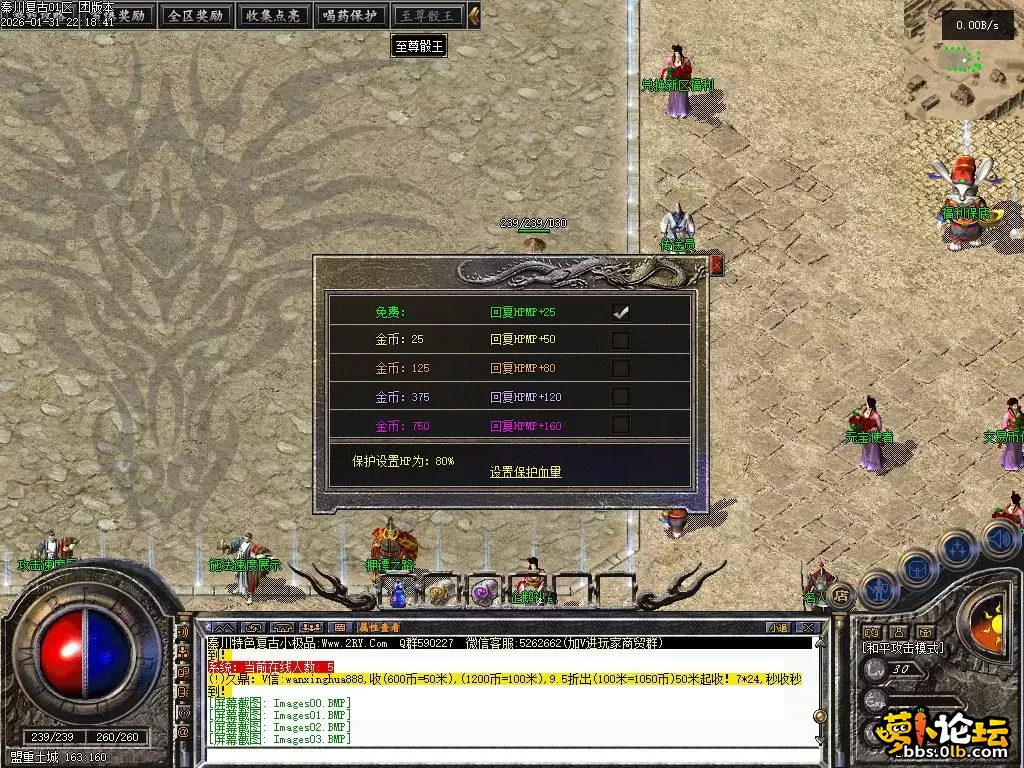Click the 设置保护血量 link
Image resolution: width=1024 pixels, height=768 pixels.
pos(525,472)
